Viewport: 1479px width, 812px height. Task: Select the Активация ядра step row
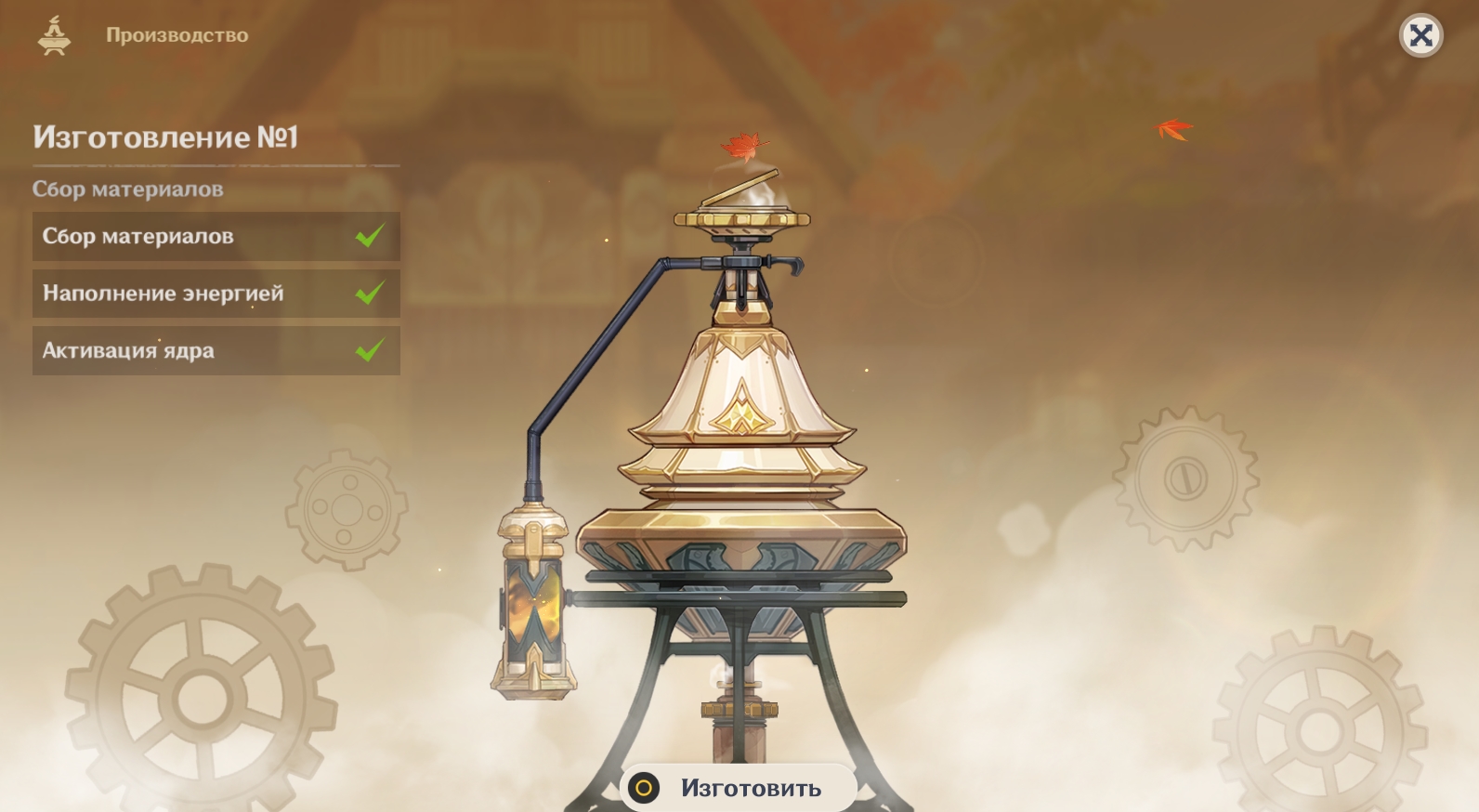216,350
